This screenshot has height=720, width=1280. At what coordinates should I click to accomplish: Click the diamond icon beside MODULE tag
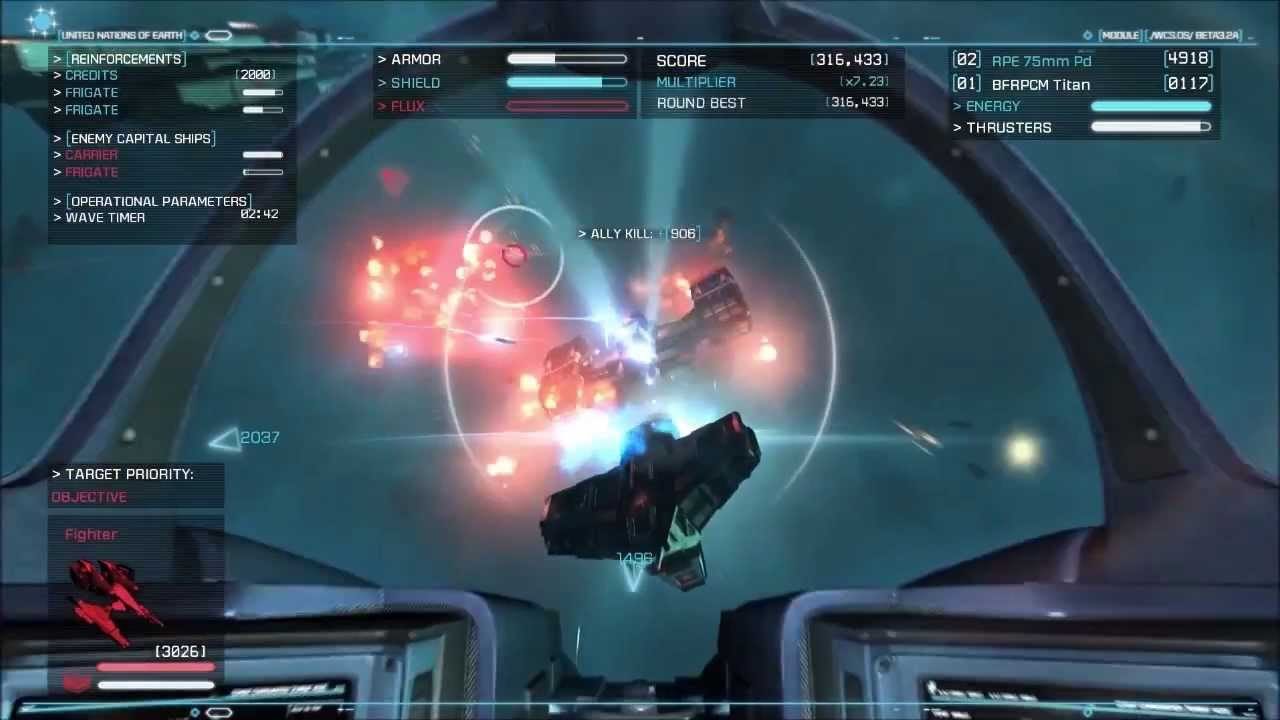tap(1089, 34)
